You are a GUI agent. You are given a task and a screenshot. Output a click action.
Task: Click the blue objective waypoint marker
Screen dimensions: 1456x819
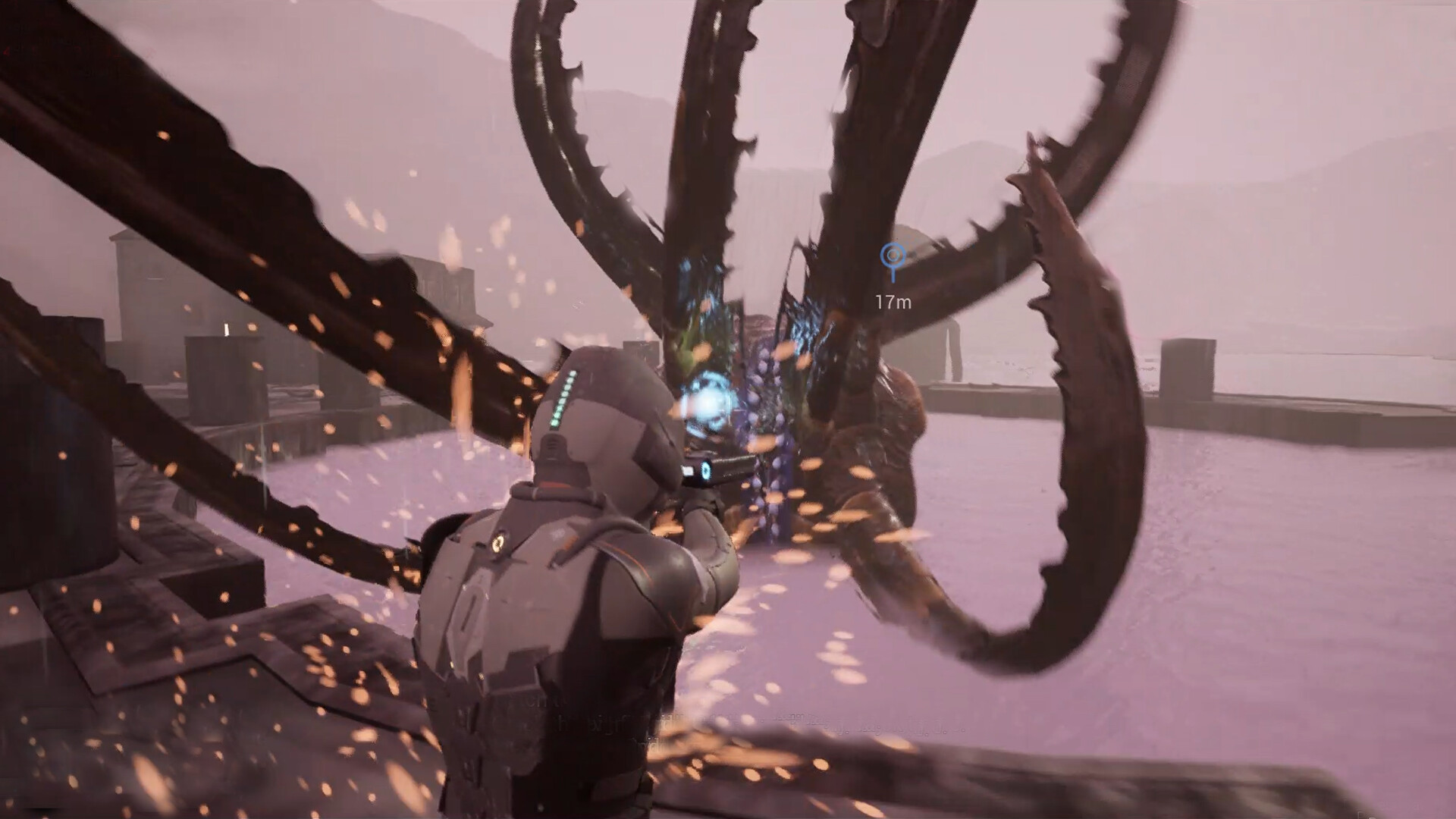893,256
